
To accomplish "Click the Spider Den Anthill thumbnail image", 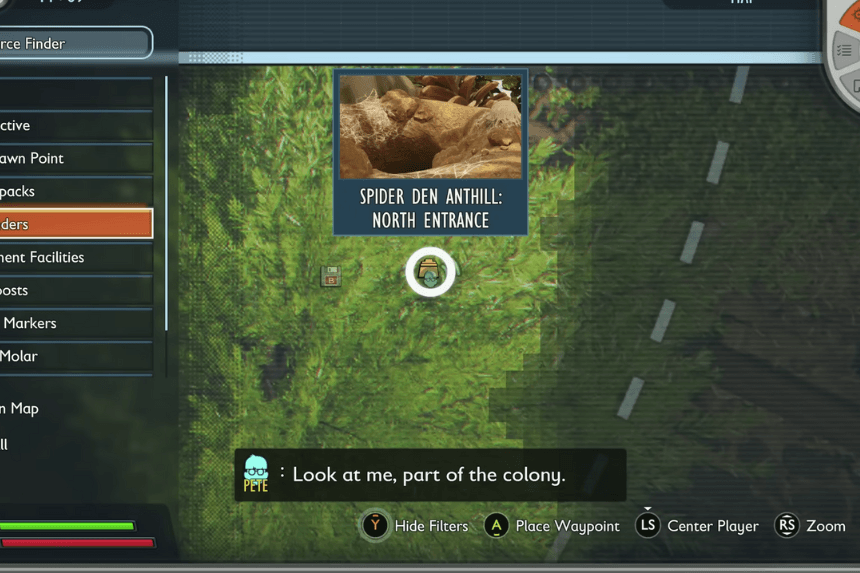I will pos(430,125).
